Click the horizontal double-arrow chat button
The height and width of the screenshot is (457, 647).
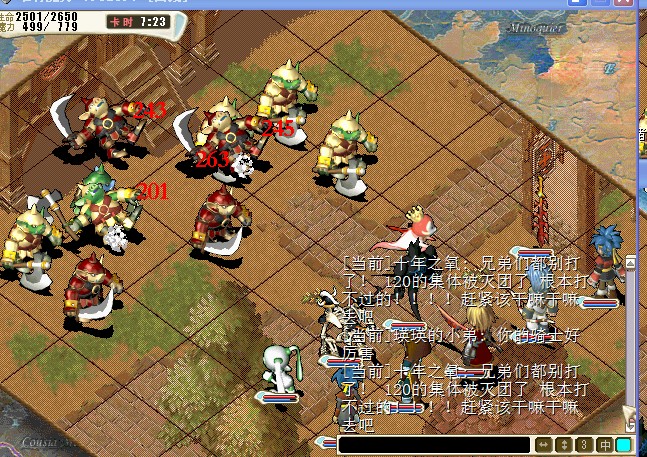click(545, 445)
